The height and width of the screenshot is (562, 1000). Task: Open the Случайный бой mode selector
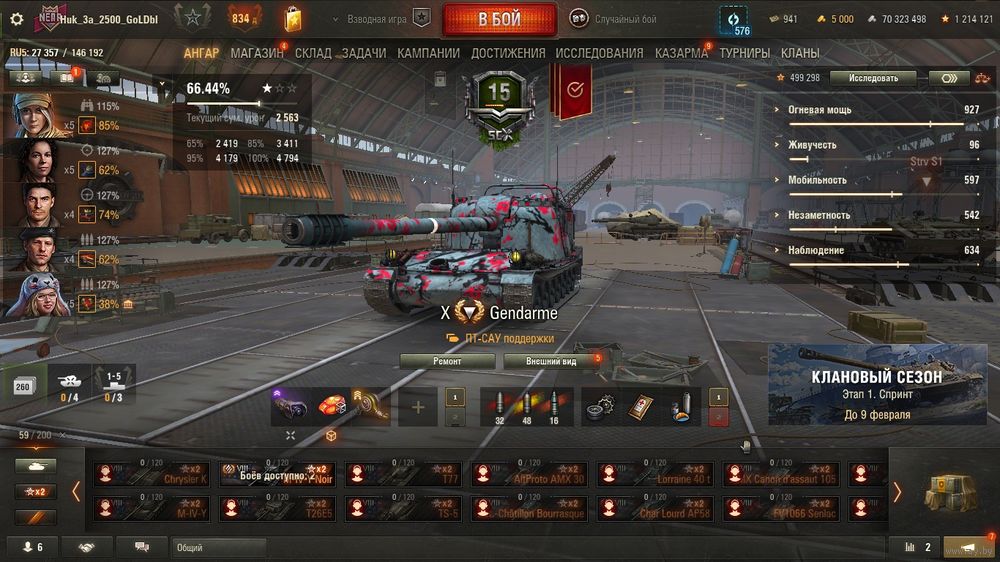click(614, 19)
